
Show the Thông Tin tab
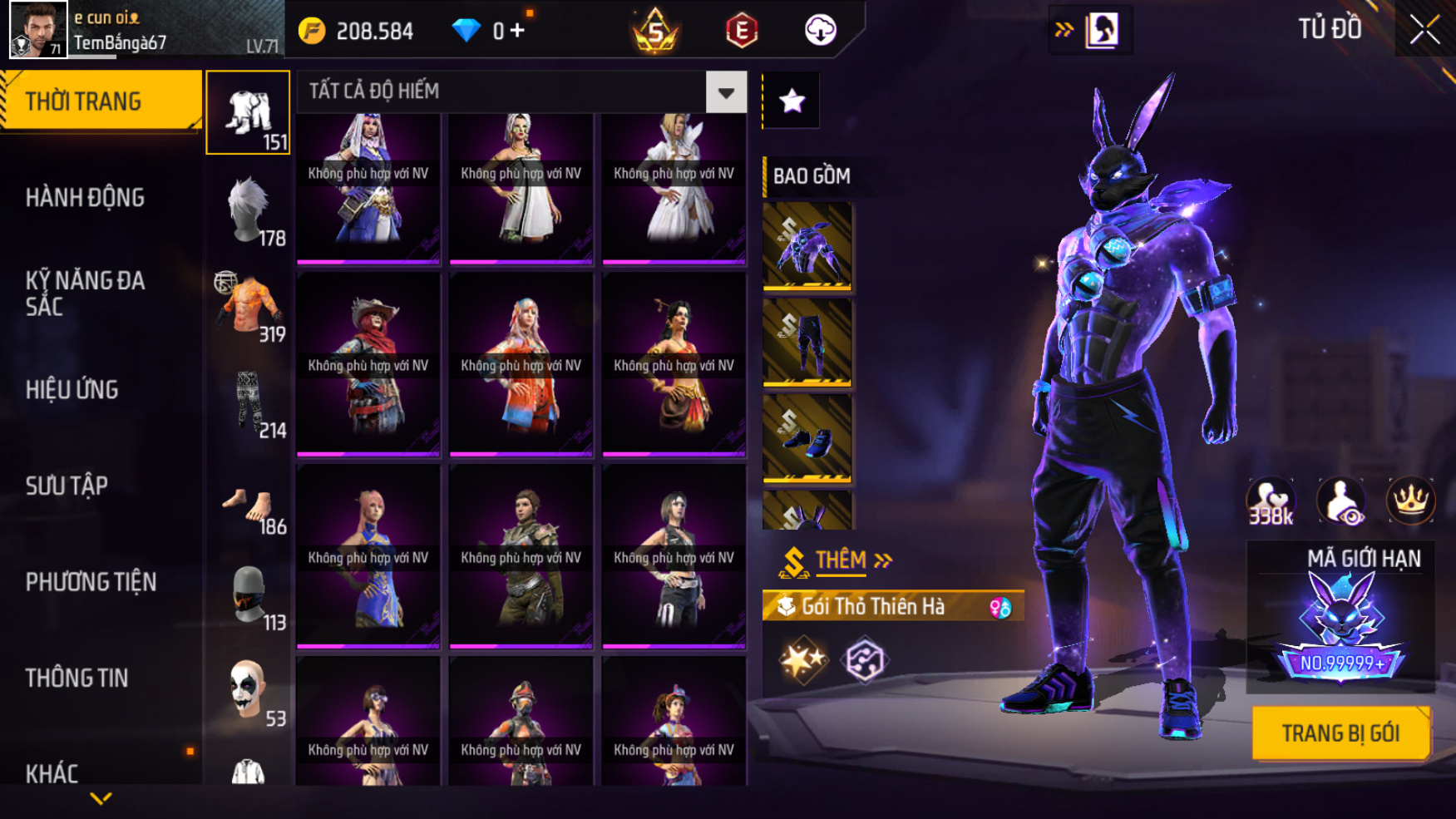point(77,678)
